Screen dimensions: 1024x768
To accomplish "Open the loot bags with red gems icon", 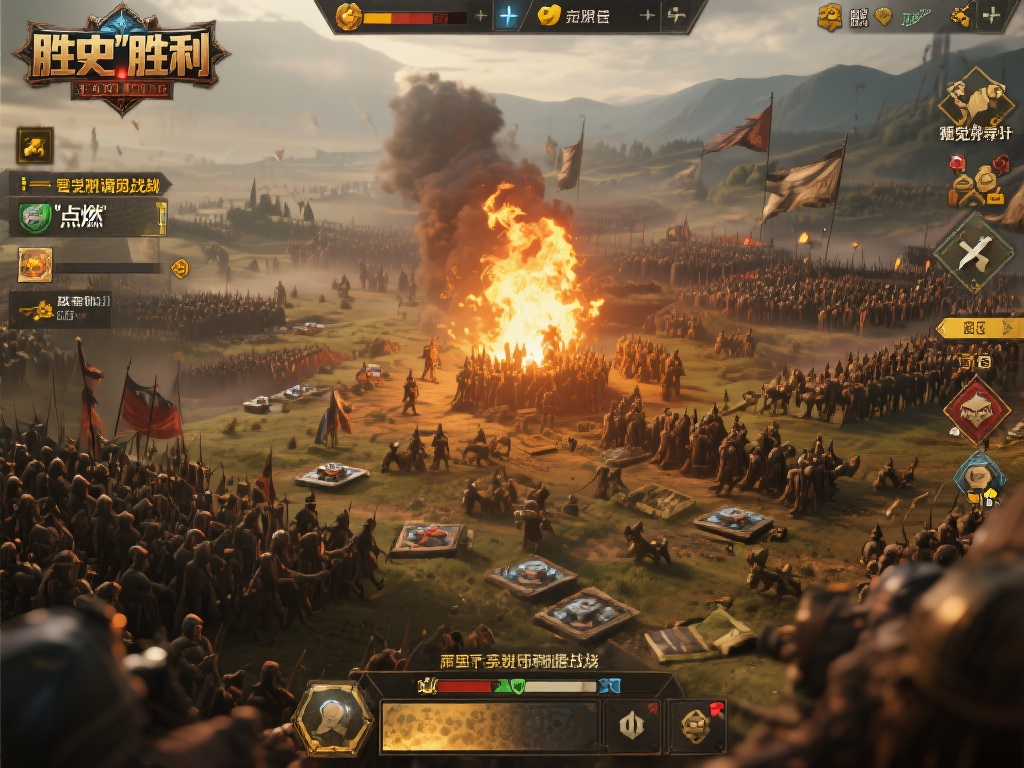I will click(977, 182).
